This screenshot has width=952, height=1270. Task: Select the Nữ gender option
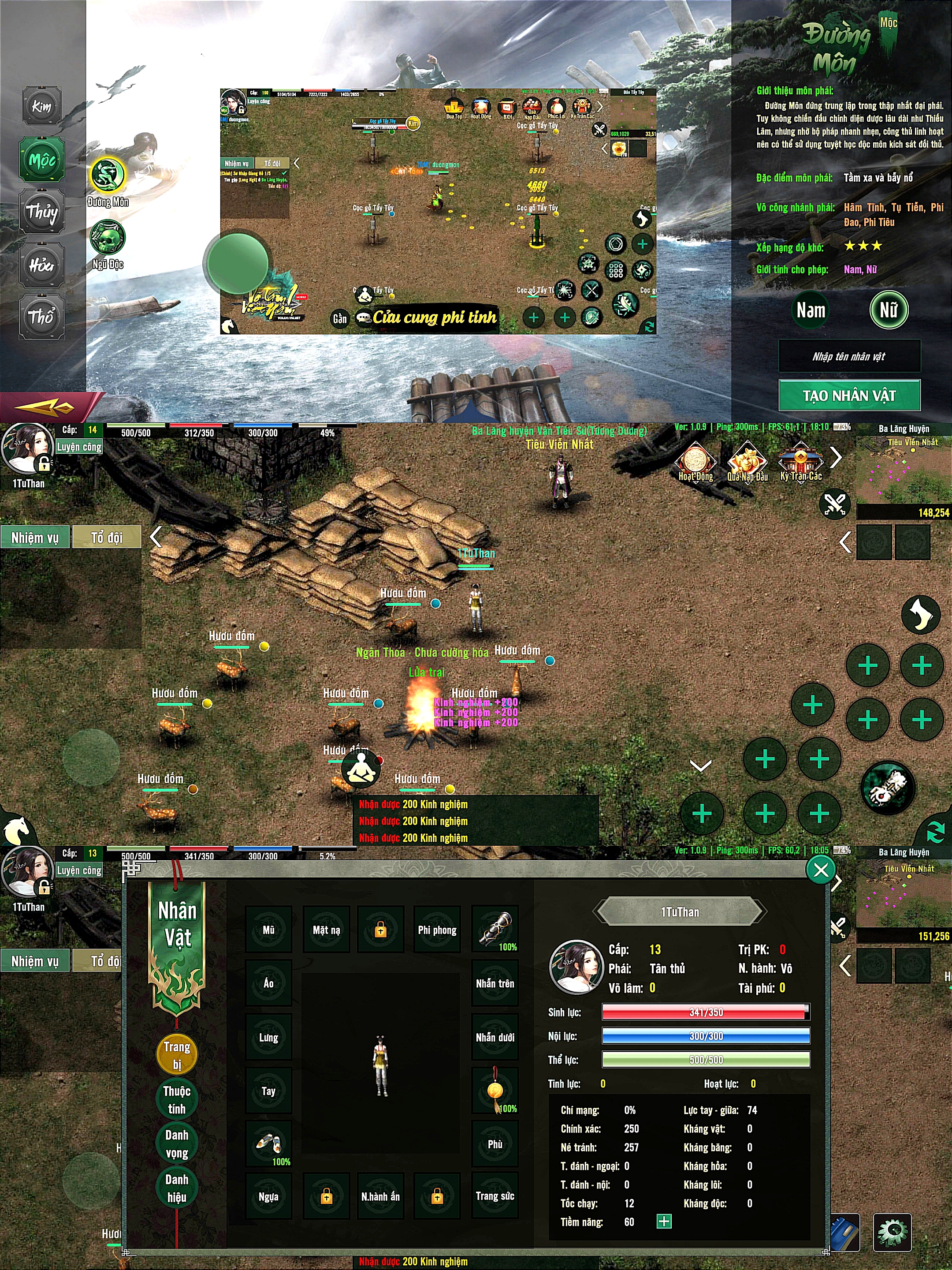[888, 310]
